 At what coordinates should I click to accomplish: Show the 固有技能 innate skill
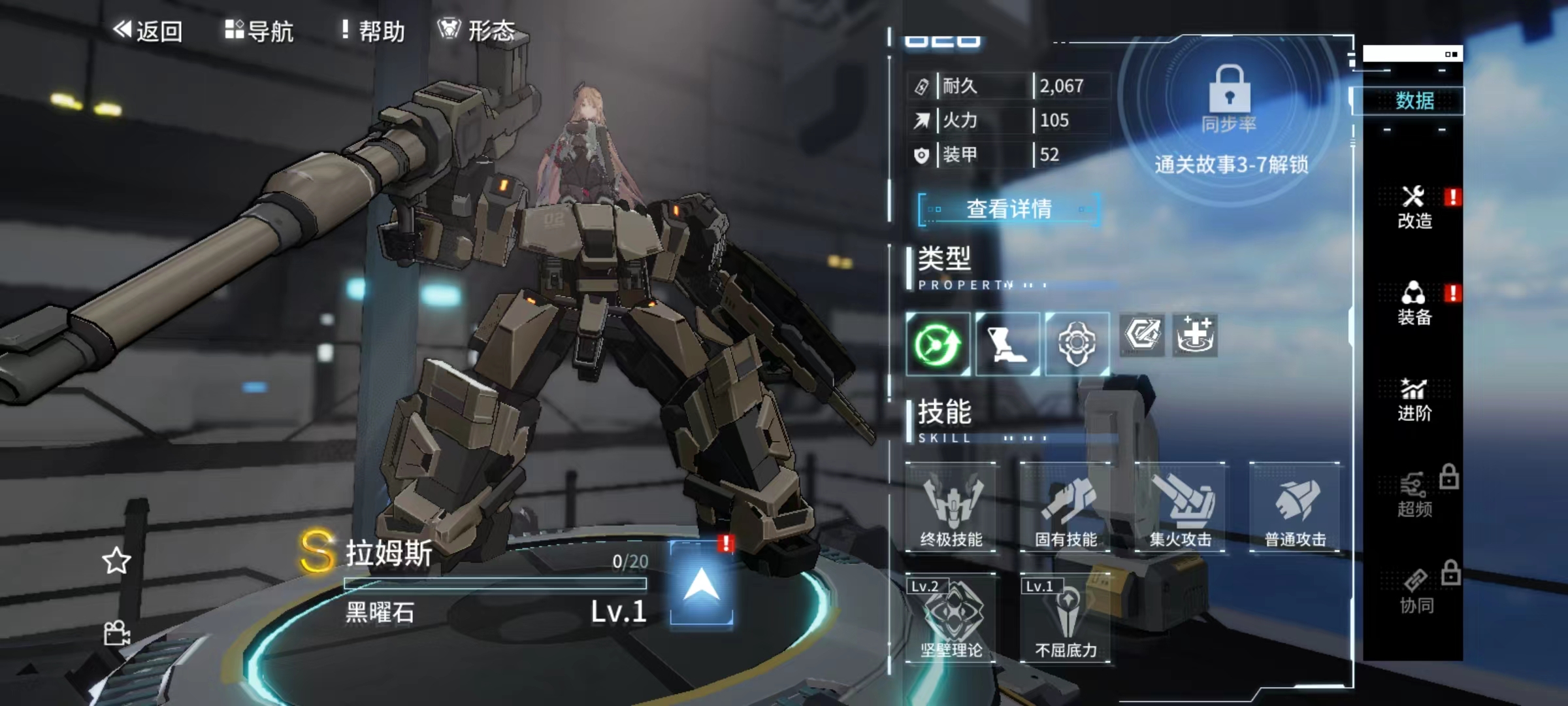coord(1066,508)
